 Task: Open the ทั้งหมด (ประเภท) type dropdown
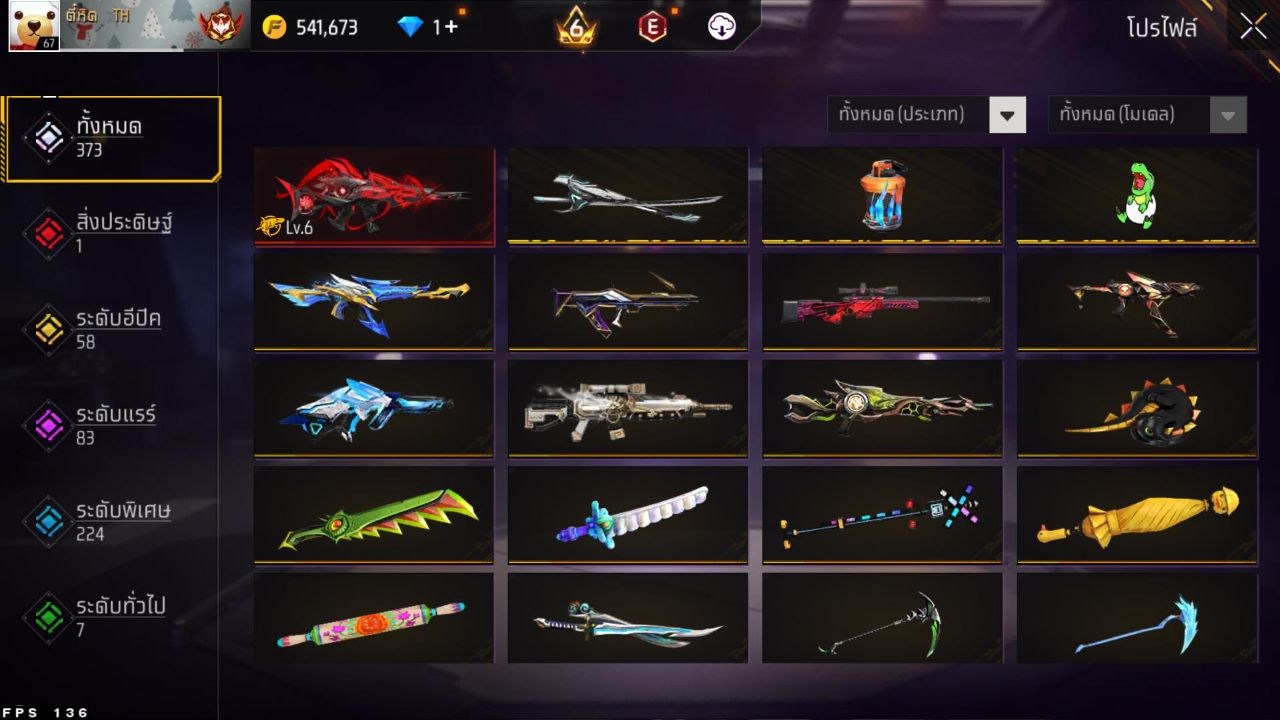click(915, 114)
